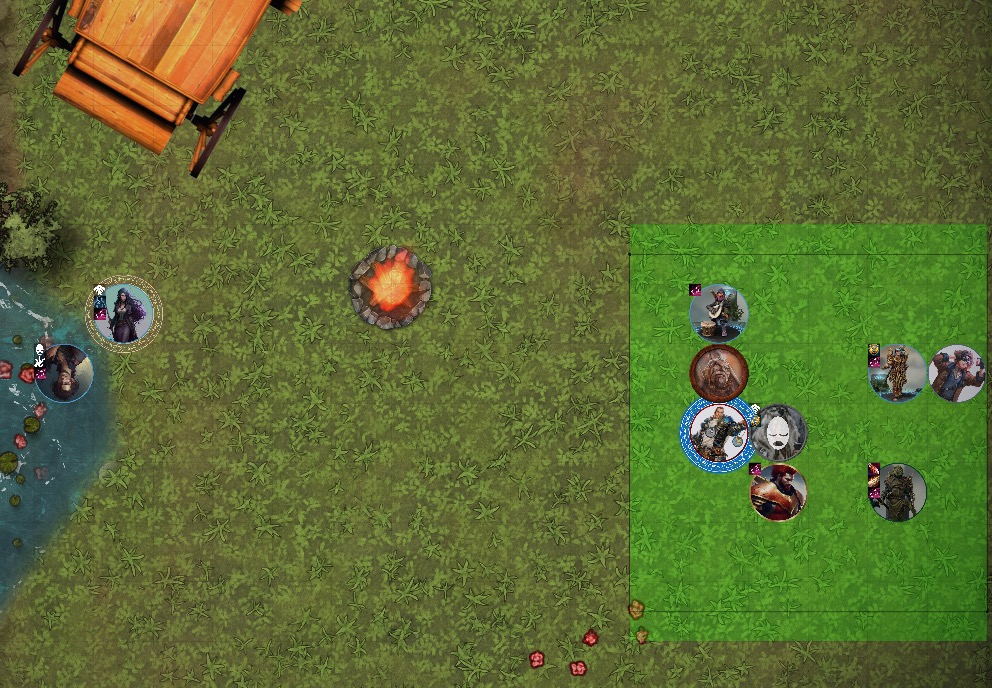Select the purple-haired sorceress token
Viewport: 992px width, 688px height.
tap(124, 314)
